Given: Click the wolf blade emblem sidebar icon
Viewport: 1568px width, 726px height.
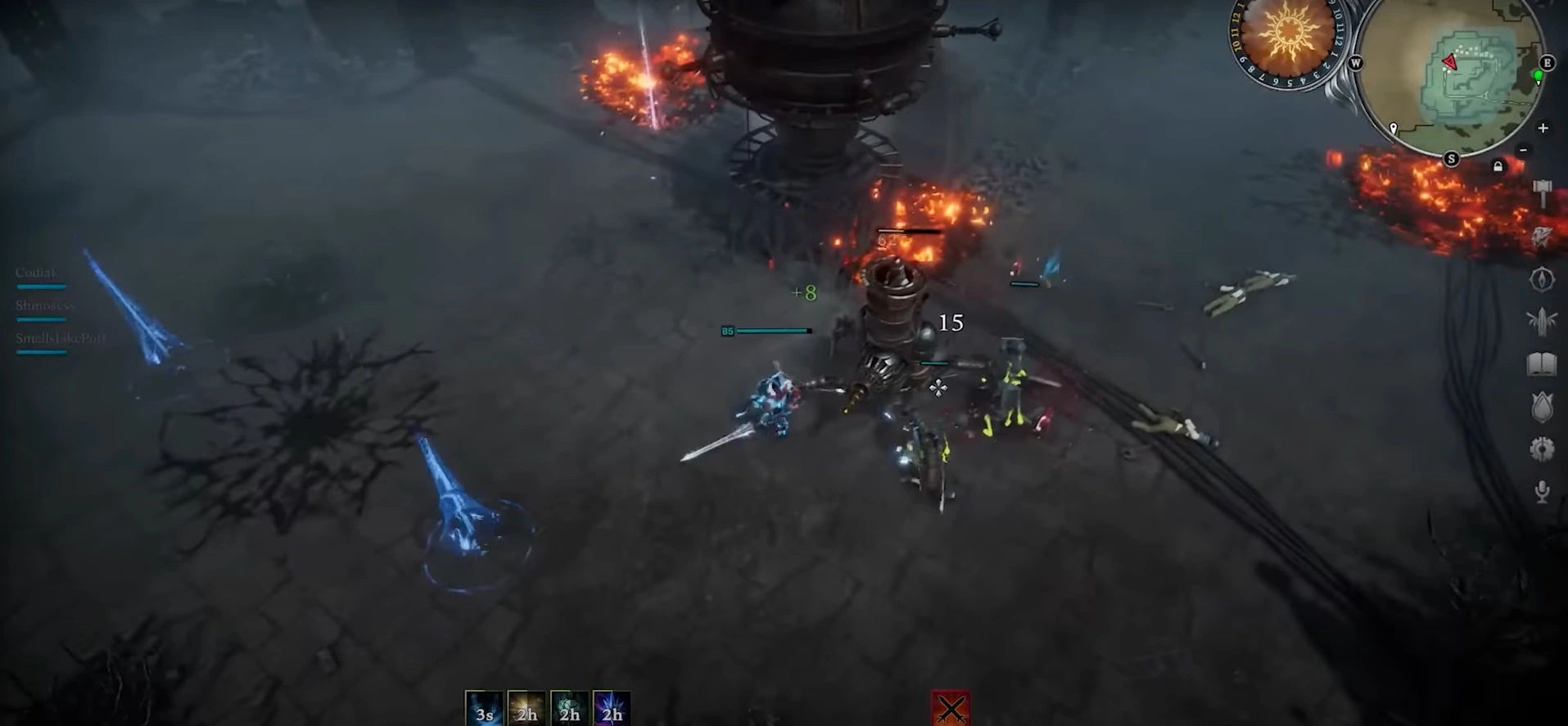Looking at the screenshot, I should pos(1543,234).
